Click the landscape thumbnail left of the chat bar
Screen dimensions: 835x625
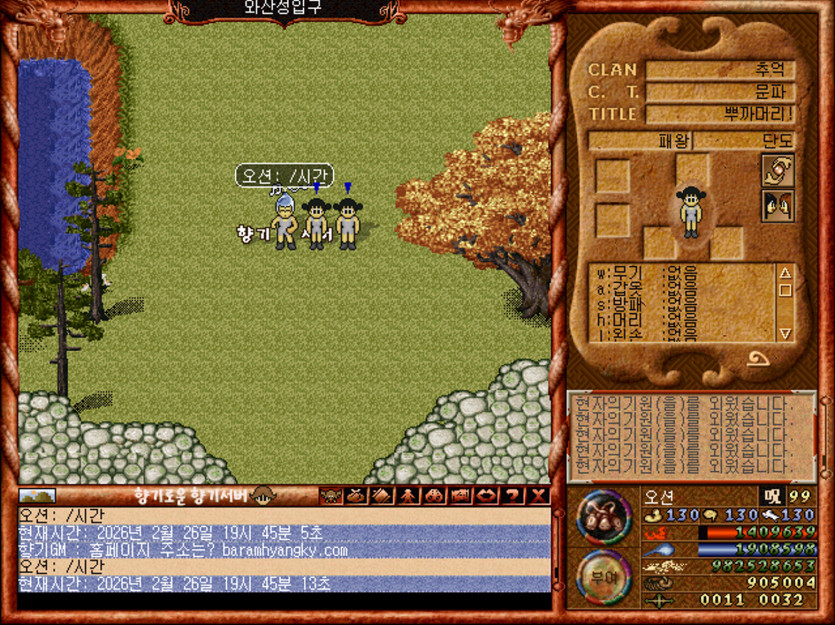pos(37,495)
